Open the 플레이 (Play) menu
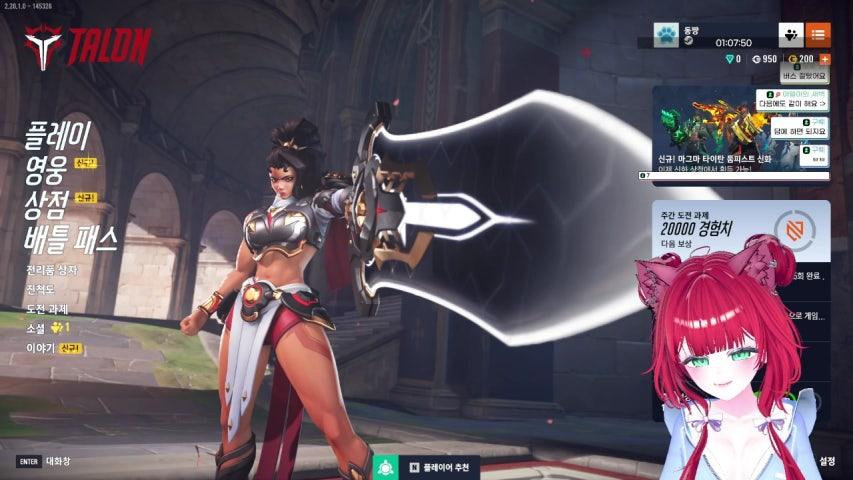The image size is (853, 480). click(58, 133)
